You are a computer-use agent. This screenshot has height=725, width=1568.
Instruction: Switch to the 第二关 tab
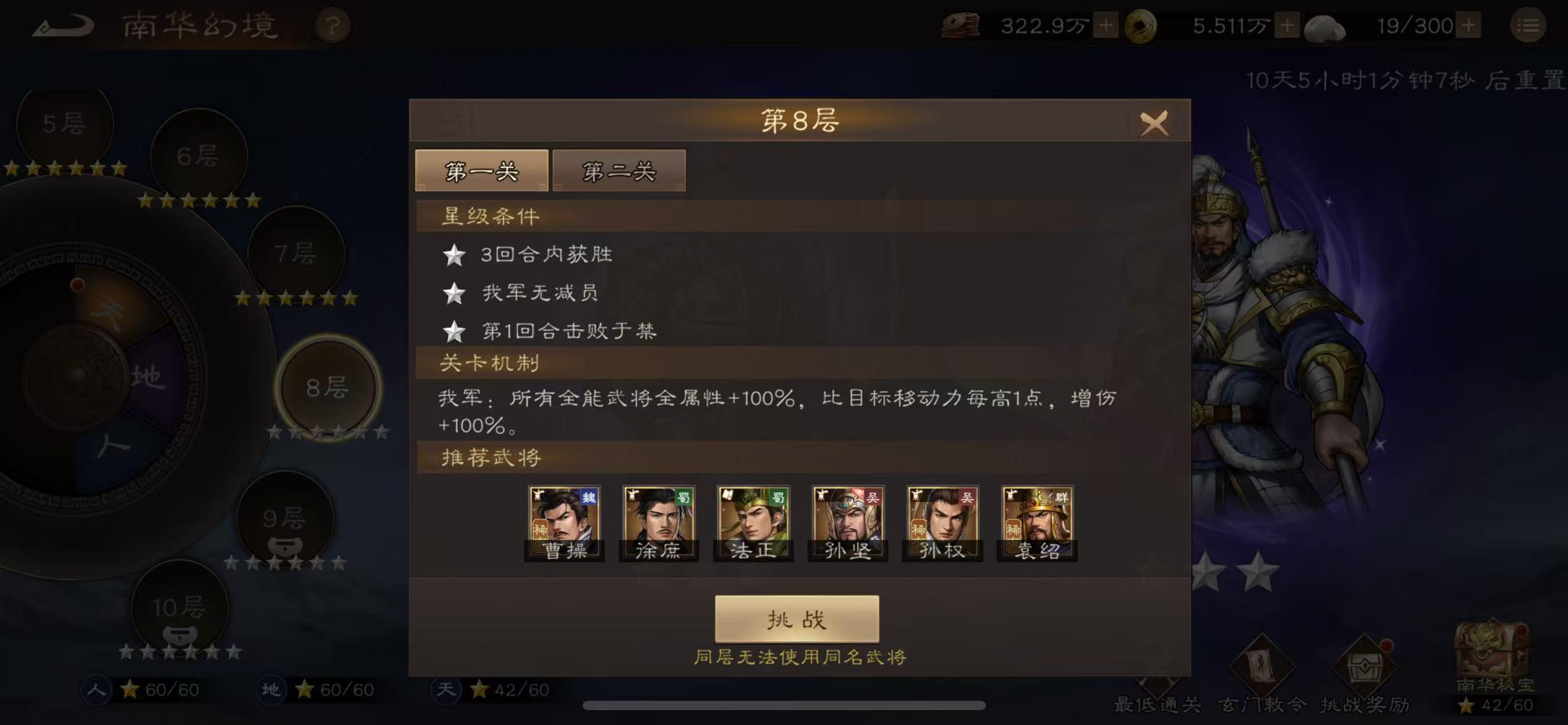[618, 172]
